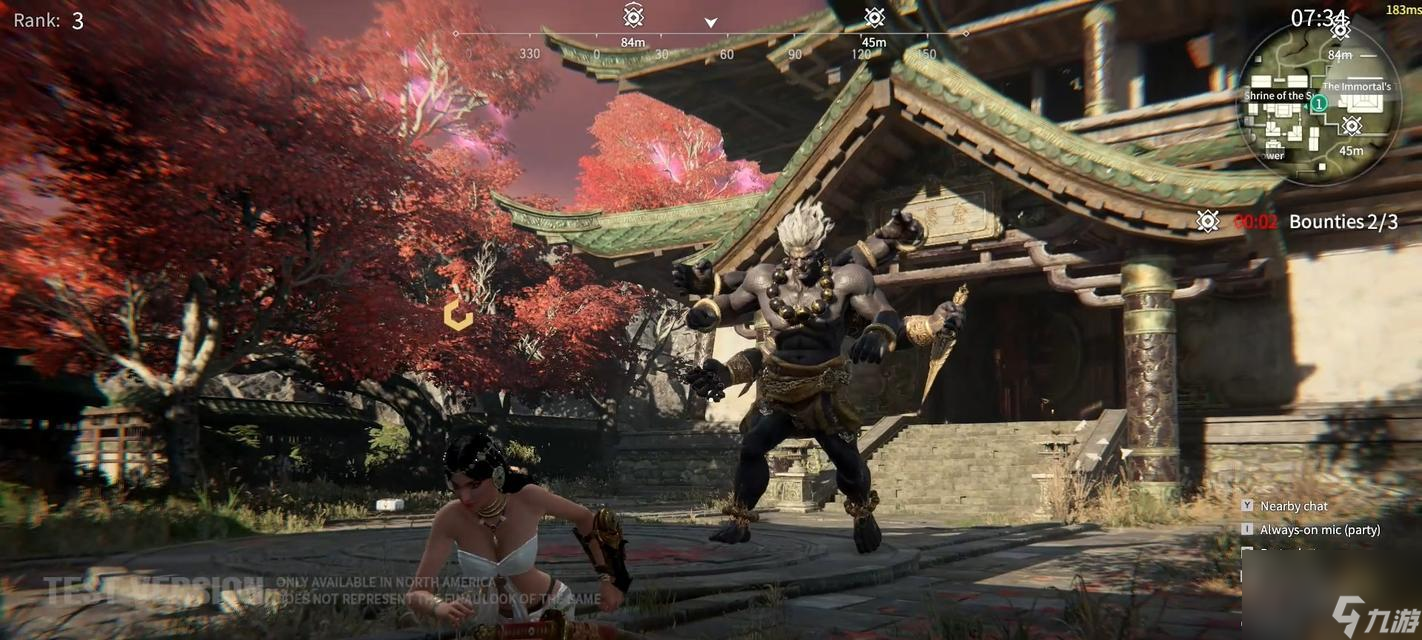The height and width of the screenshot is (640, 1422).
Task: Click the 45m bounty target on the minimap
Action: click(1351, 126)
